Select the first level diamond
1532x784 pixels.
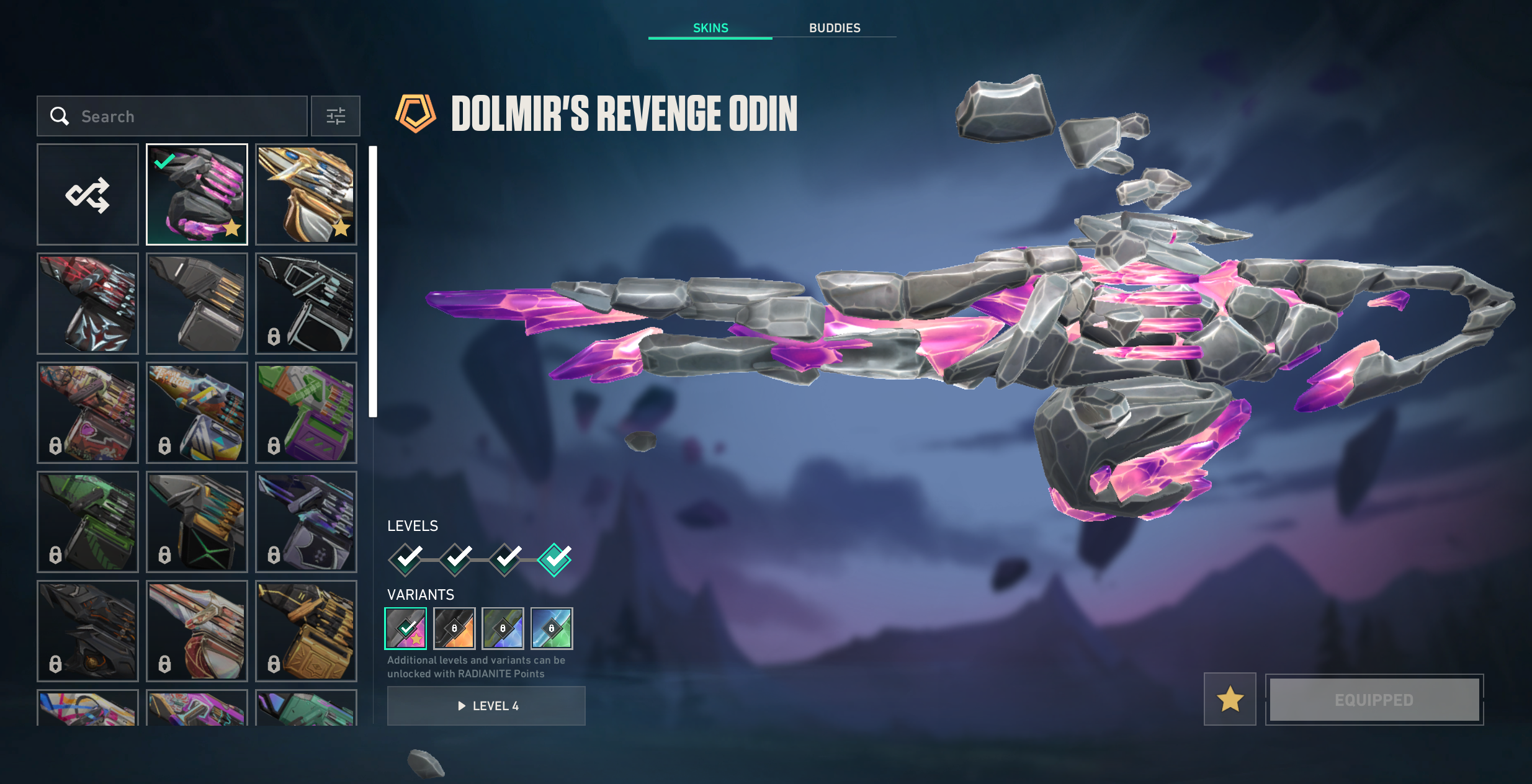[406, 559]
